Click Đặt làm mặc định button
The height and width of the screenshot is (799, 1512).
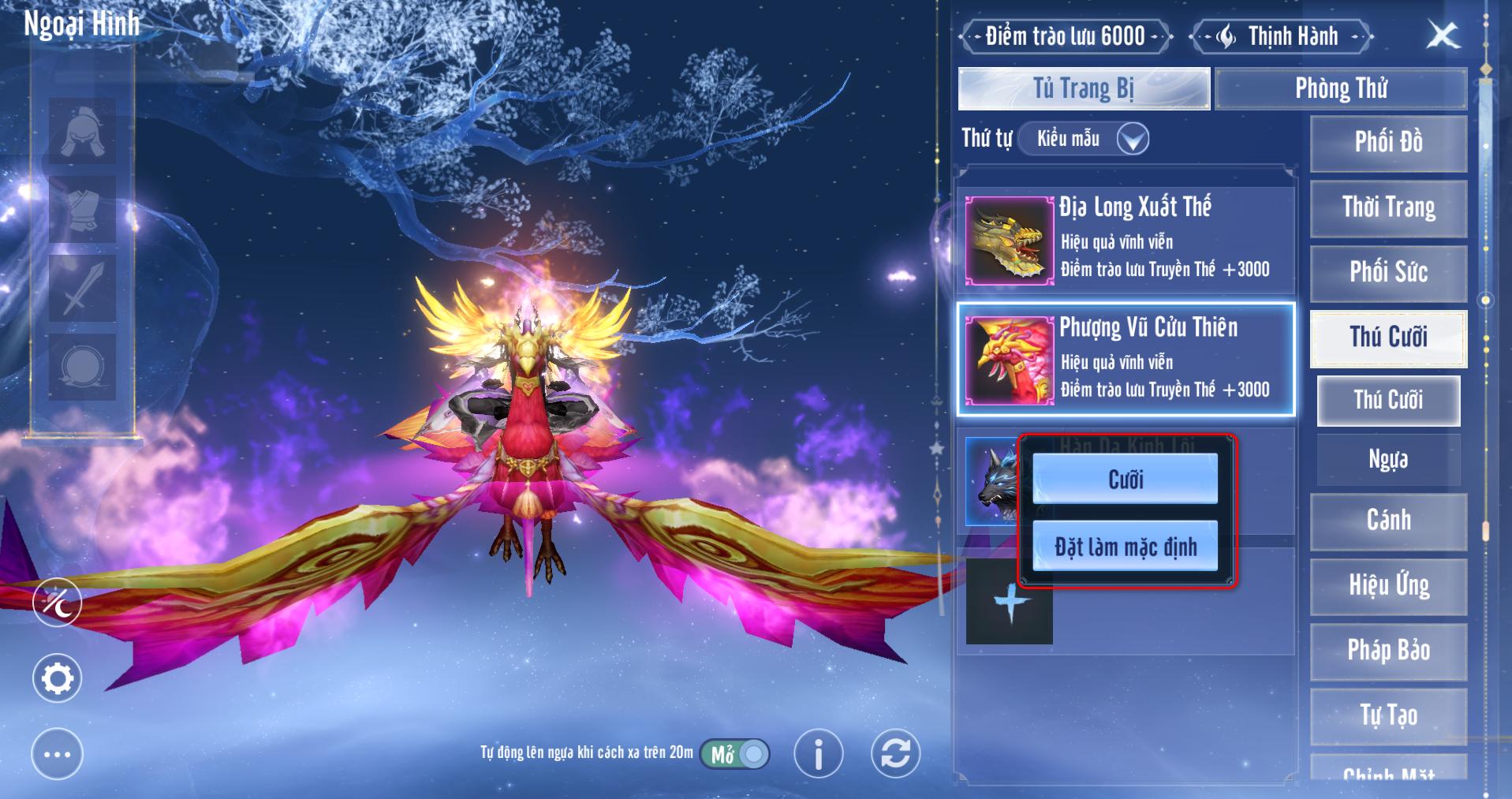point(1125,546)
